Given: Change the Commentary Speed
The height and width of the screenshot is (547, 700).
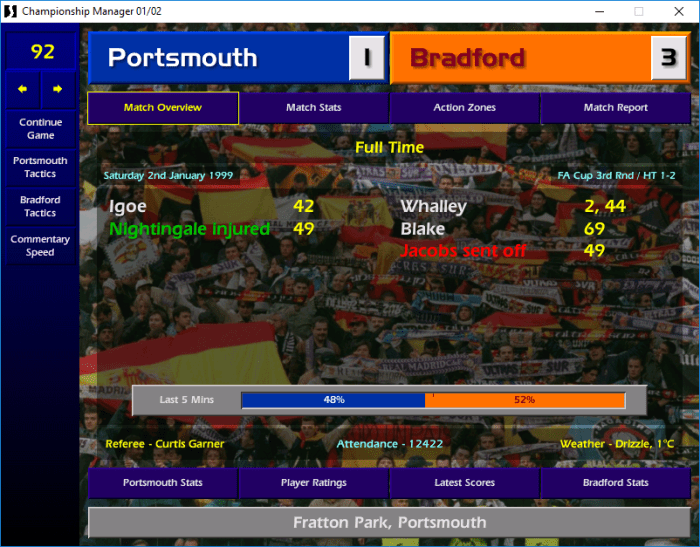Looking at the screenshot, I should 40,246.
